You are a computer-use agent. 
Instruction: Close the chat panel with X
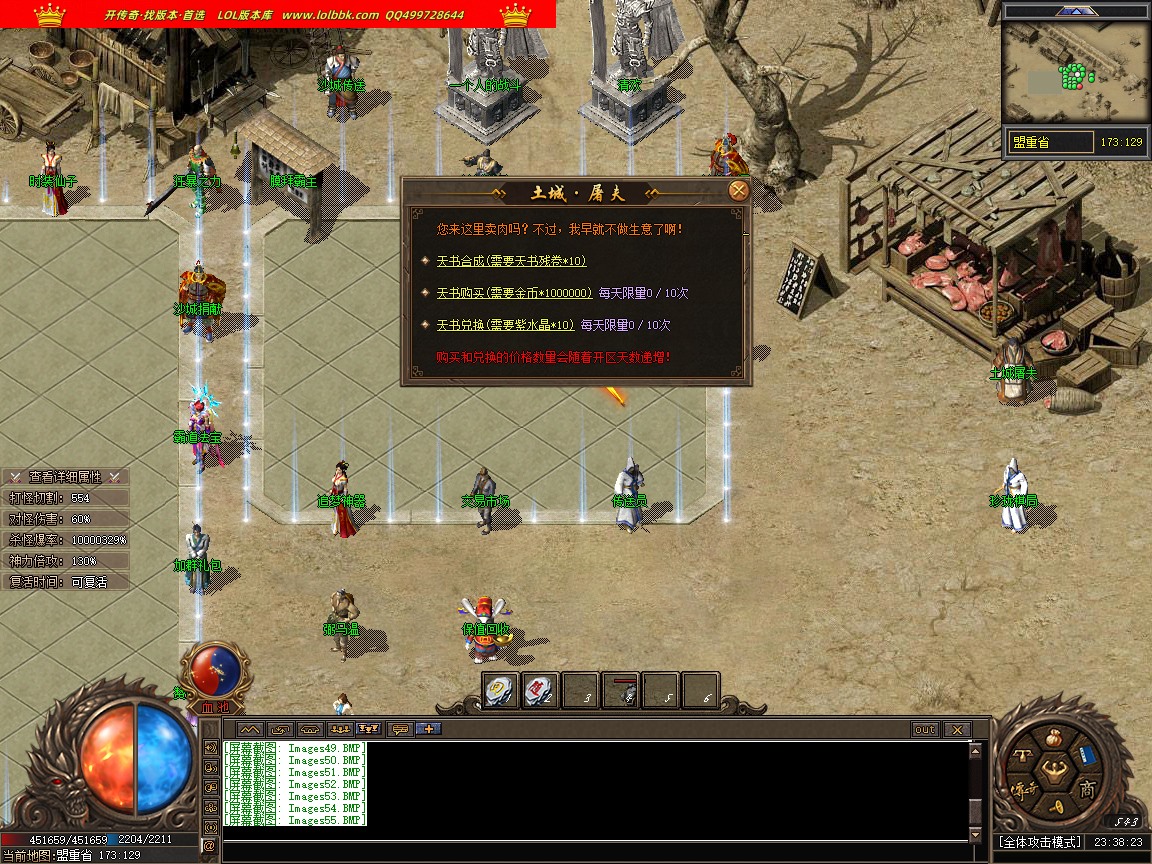957,730
